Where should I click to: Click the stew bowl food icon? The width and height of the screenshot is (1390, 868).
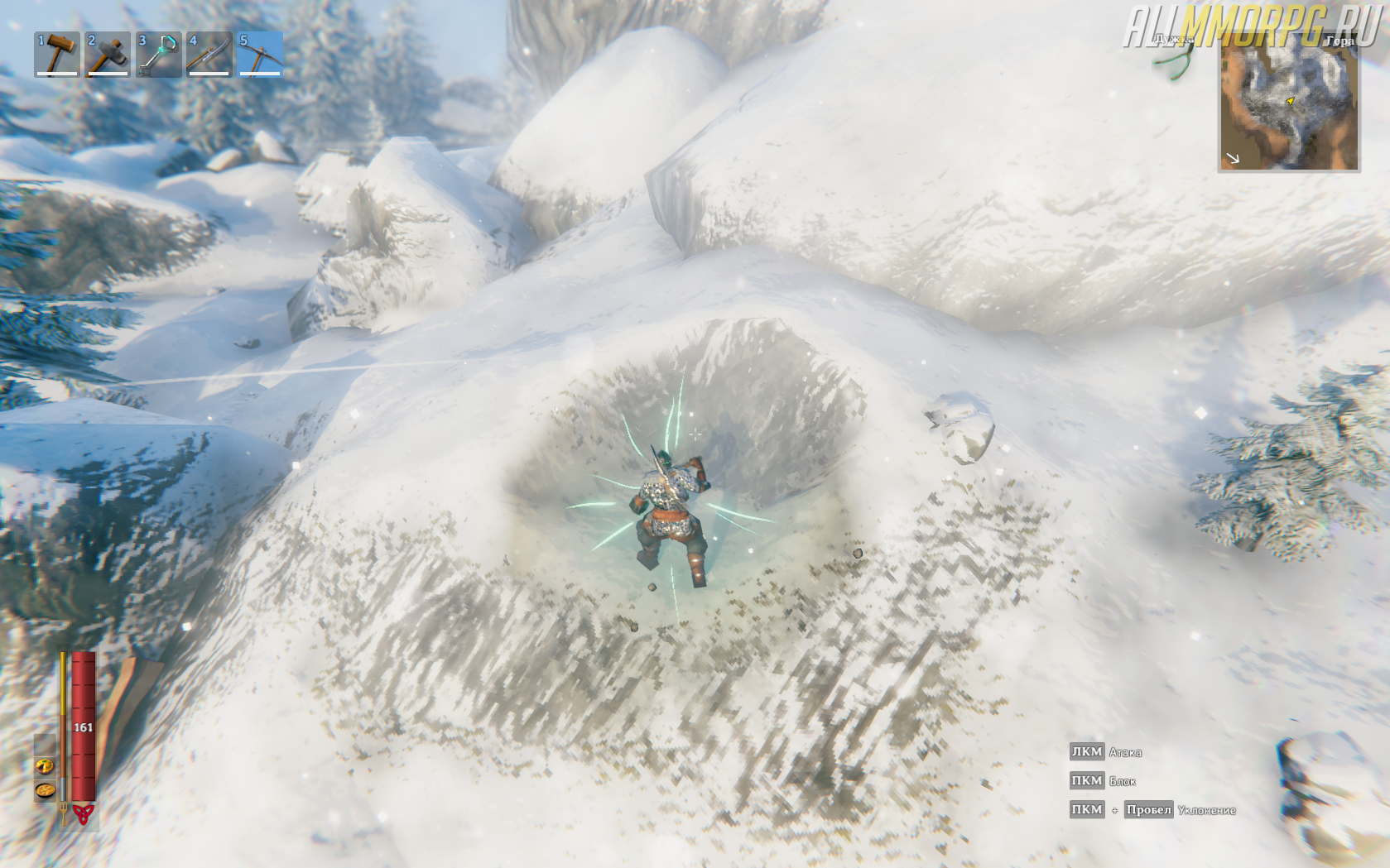45,791
